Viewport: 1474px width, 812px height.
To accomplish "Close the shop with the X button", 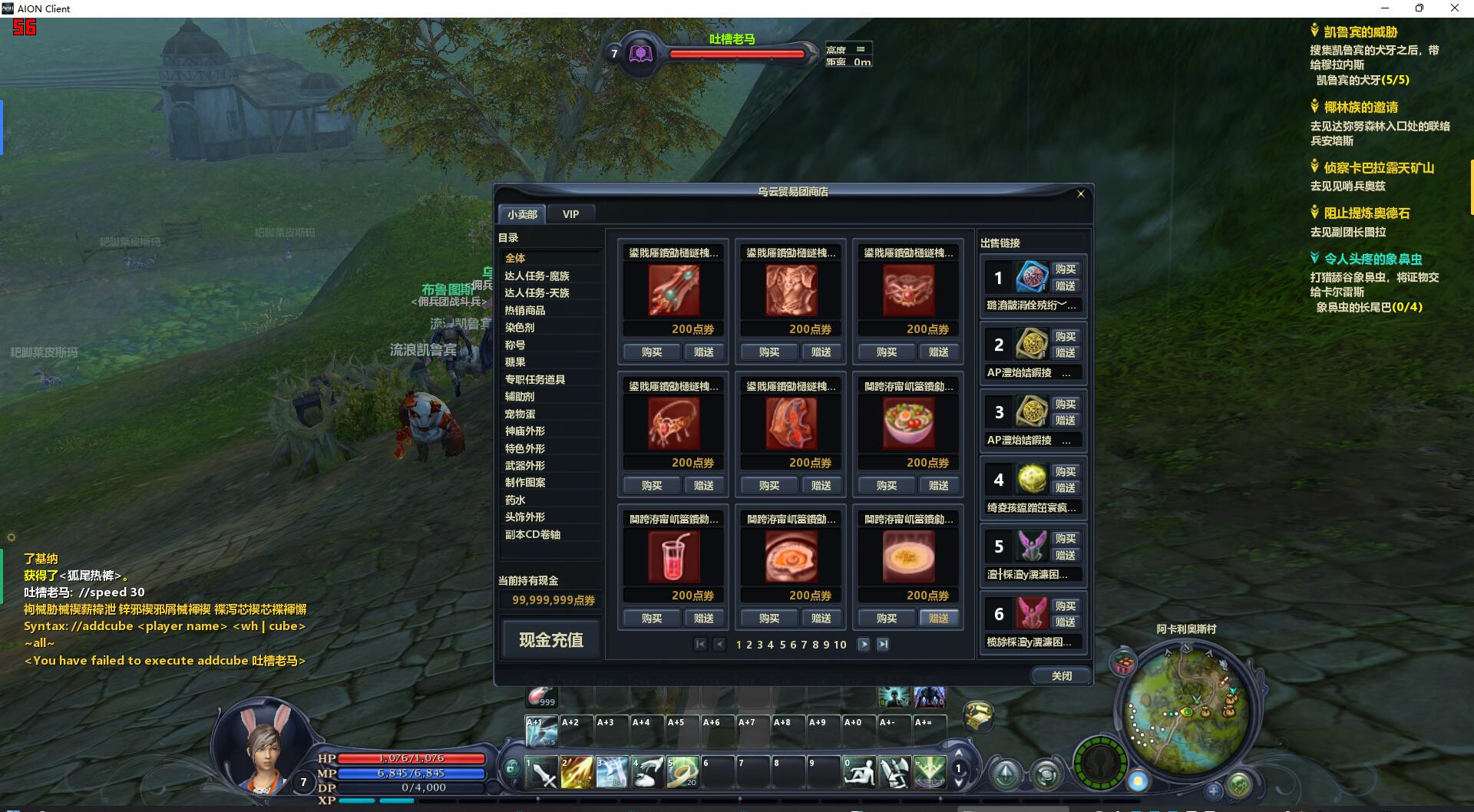I will pyautogui.click(x=1080, y=193).
